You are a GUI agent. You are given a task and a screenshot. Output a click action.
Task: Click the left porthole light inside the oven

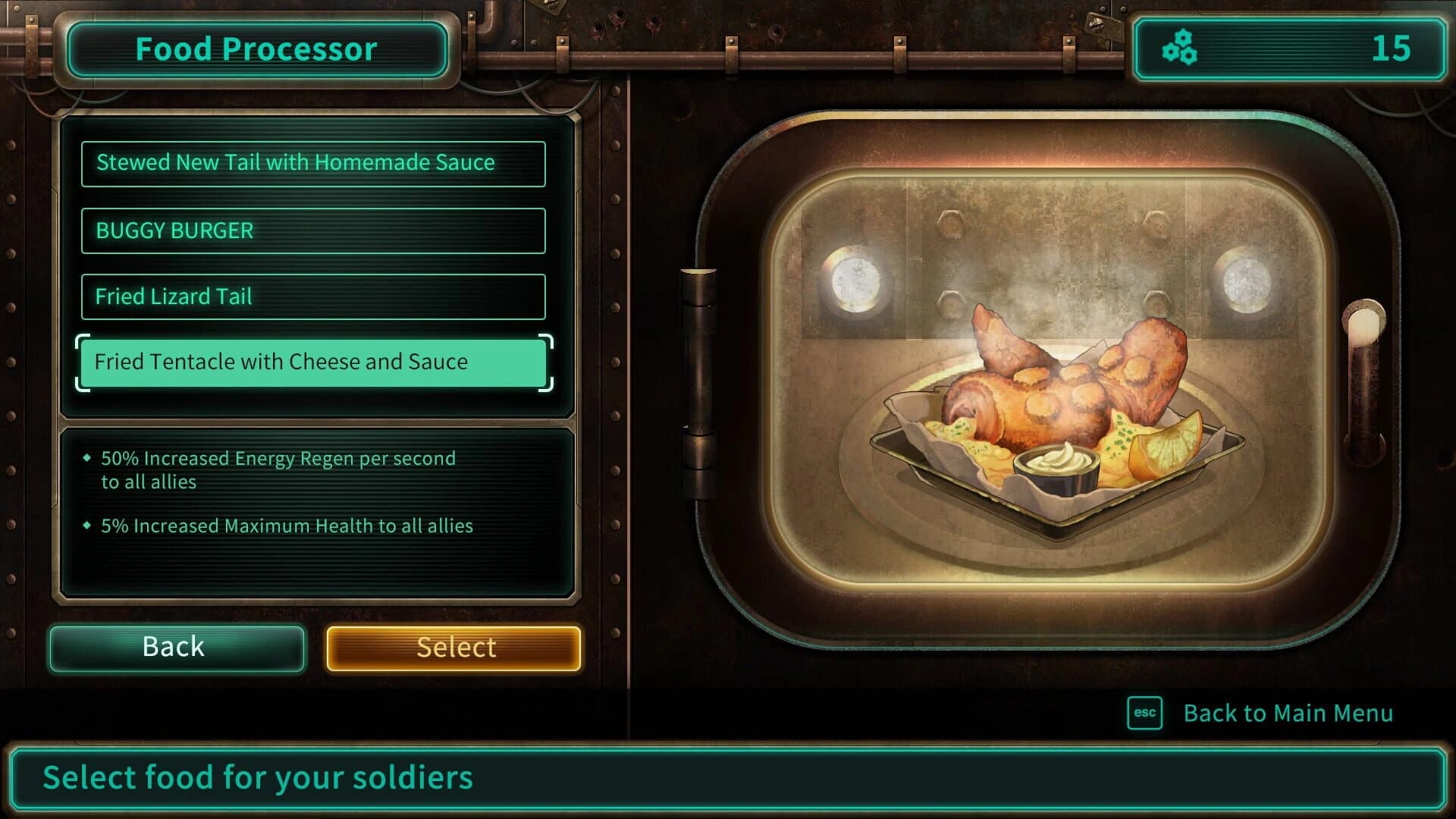[x=855, y=281]
